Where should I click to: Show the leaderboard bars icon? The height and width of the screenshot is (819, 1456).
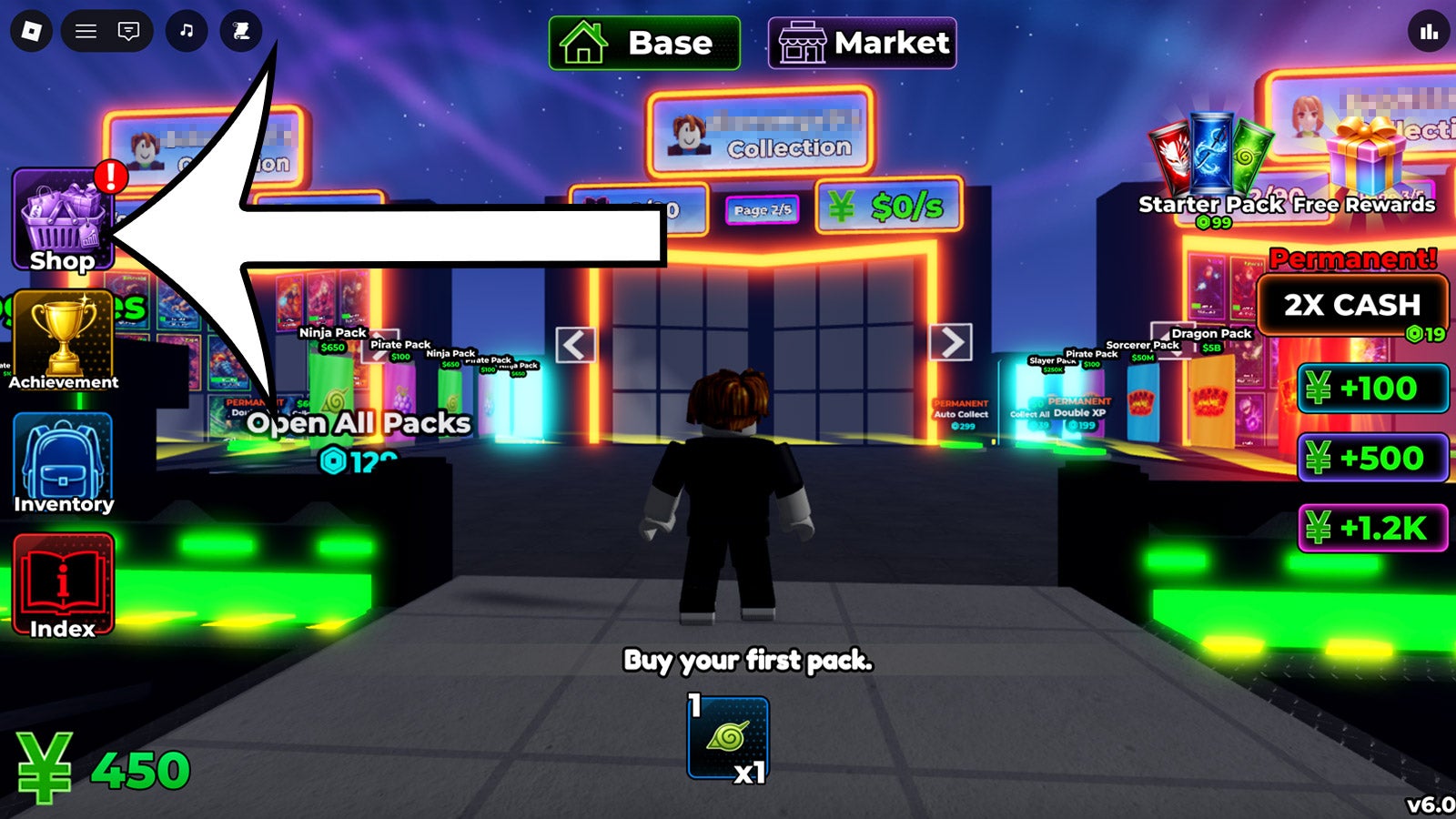tap(1429, 32)
